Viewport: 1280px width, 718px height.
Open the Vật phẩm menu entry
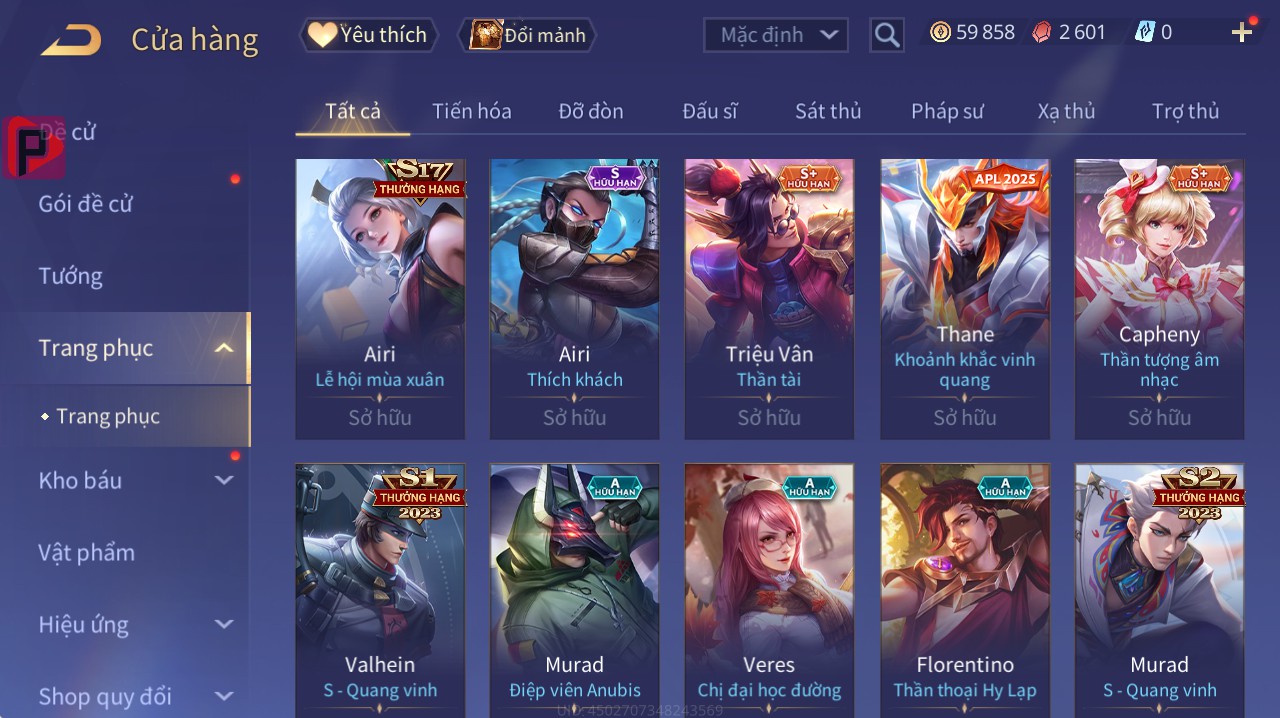click(86, 552)
